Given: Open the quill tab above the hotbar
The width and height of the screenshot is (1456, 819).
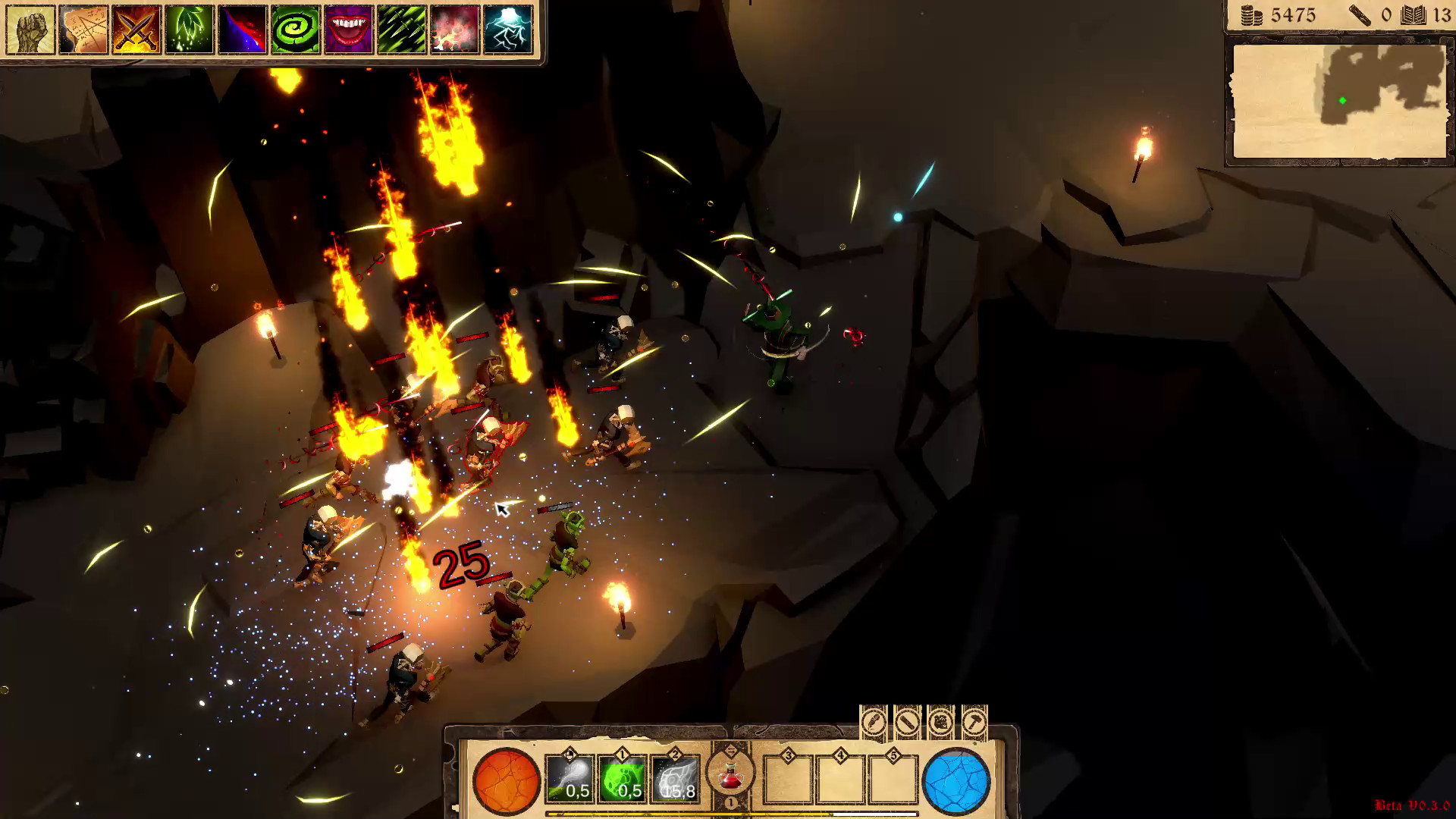Looking at the screenshot, I should (x=874, y=723).
